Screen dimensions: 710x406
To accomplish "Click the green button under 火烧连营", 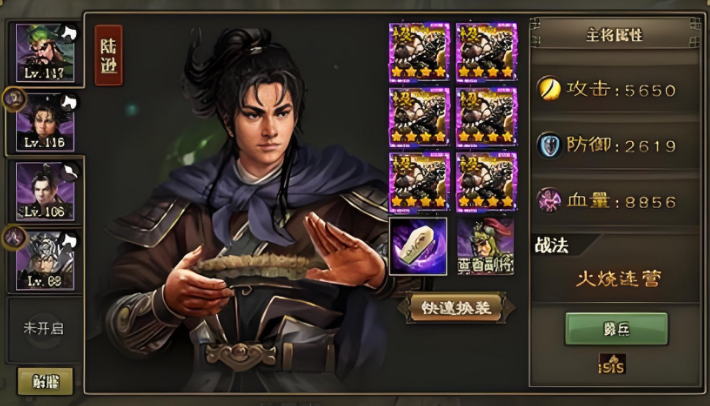I will [x=616, y=328].
